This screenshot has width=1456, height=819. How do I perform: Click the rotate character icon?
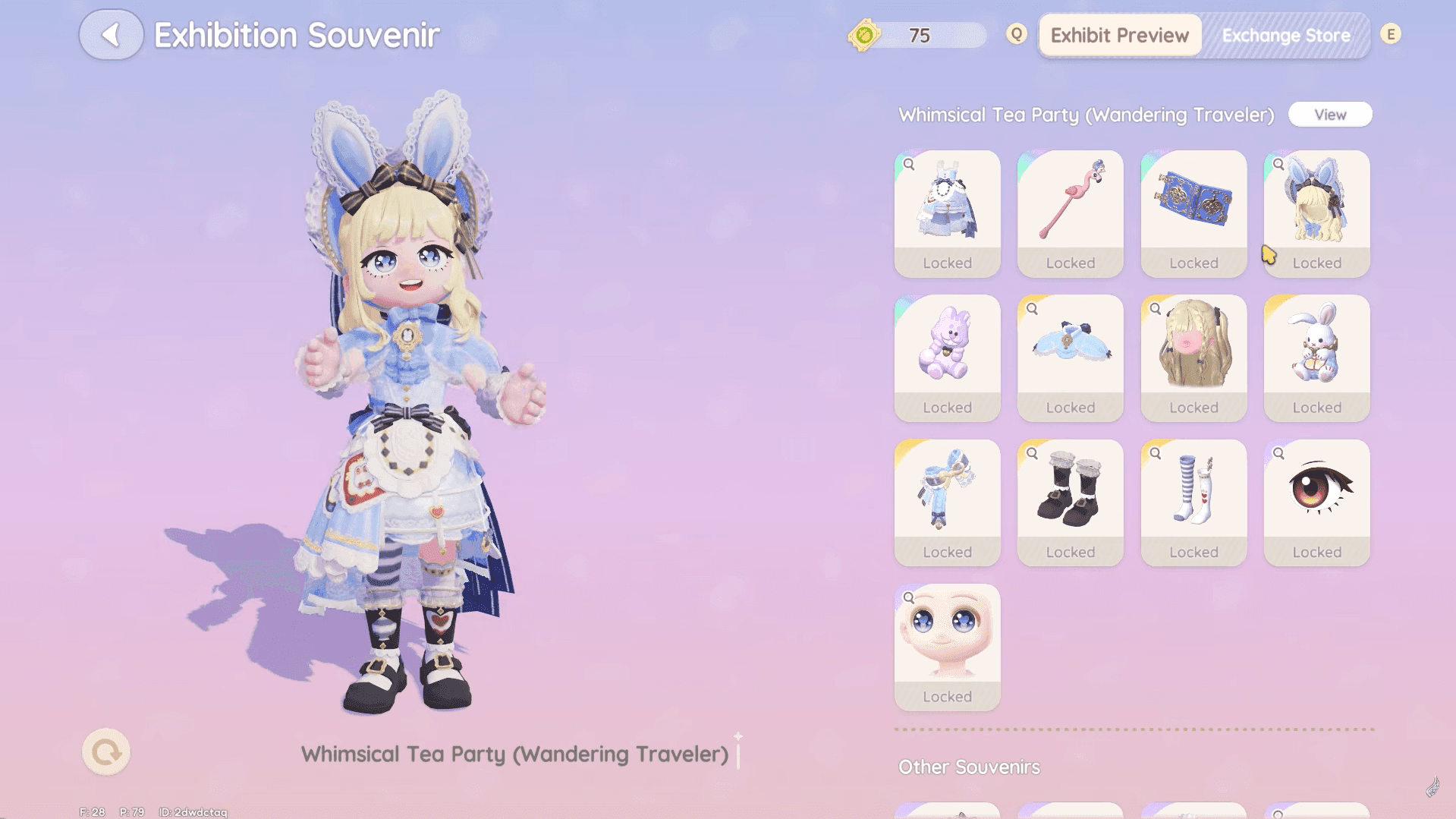pyautogui.click(x=105, y=751)
